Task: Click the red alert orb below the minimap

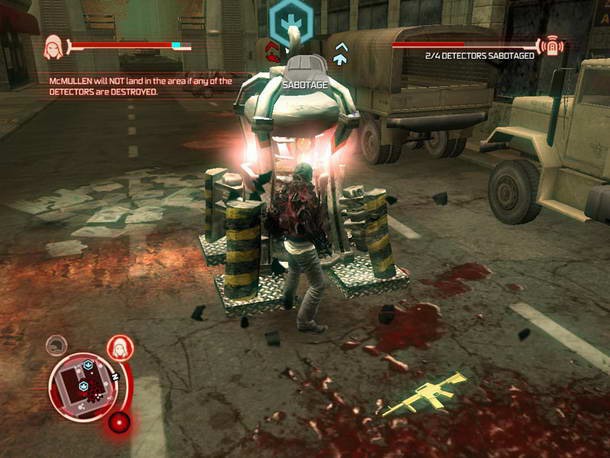Action: click(119, 422)
